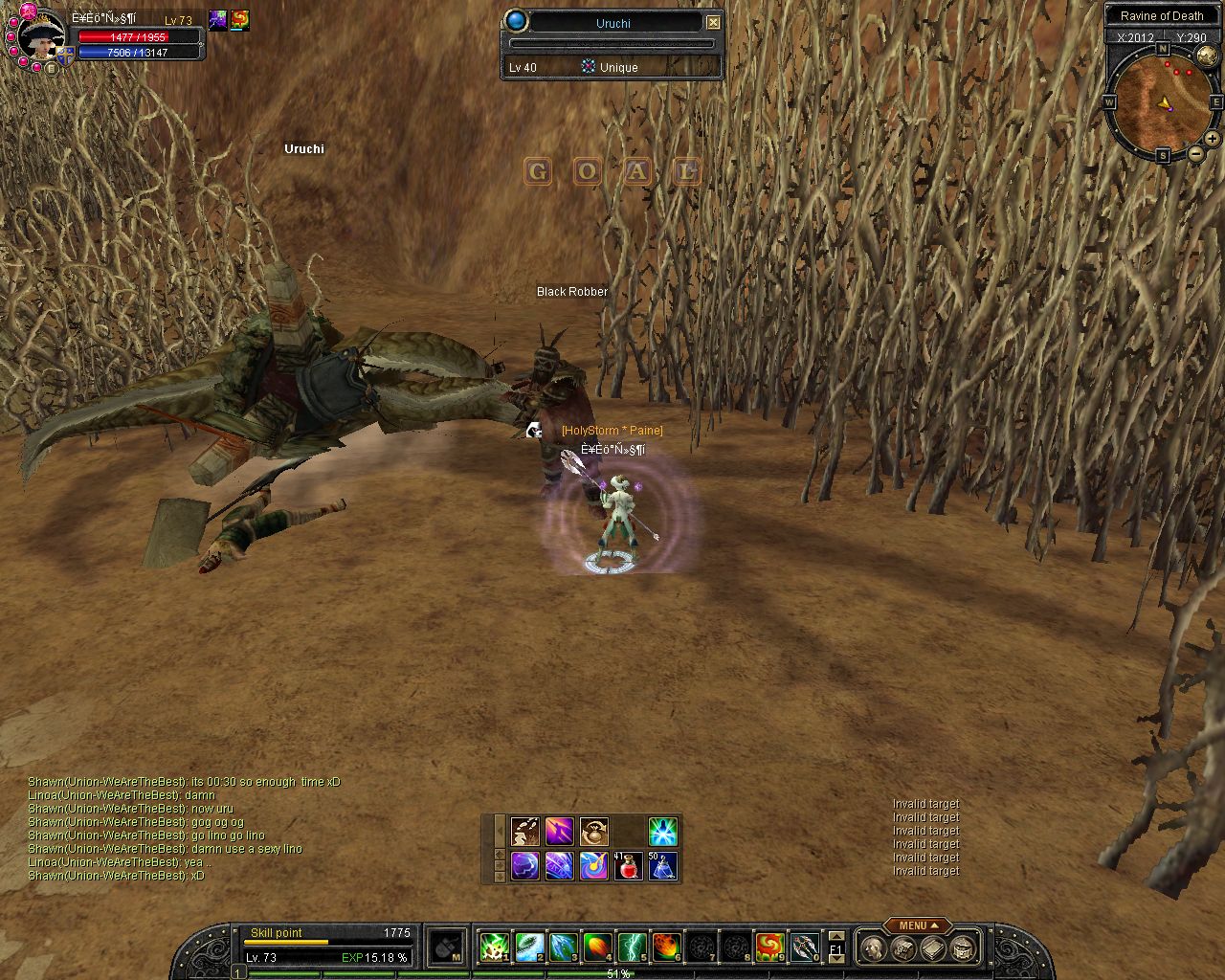Screen dimensions: 1225x980
Task: Use the blue mana potion slot
Action: 663,866
